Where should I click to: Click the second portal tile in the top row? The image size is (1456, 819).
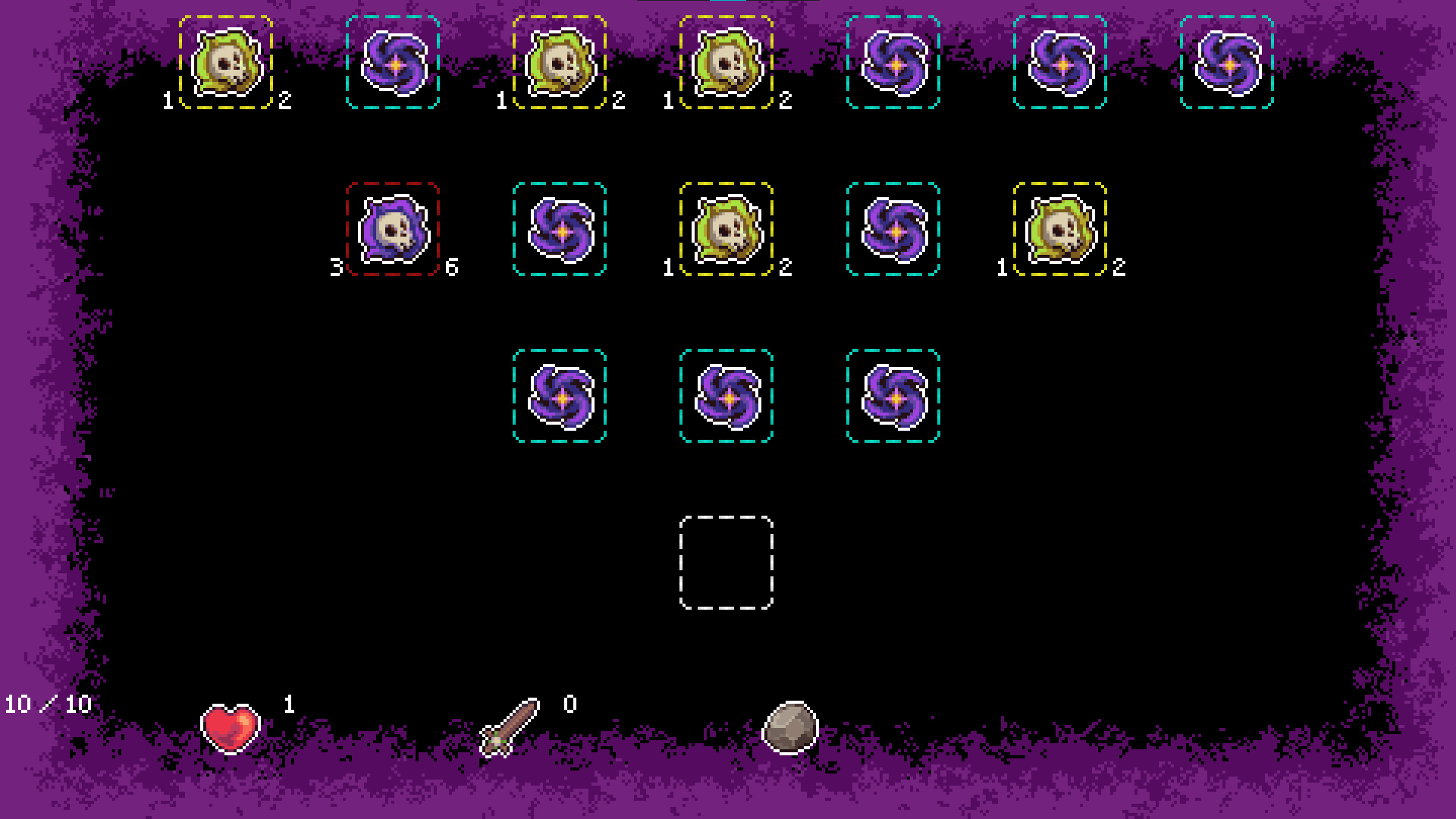click(x=392, y=62)
